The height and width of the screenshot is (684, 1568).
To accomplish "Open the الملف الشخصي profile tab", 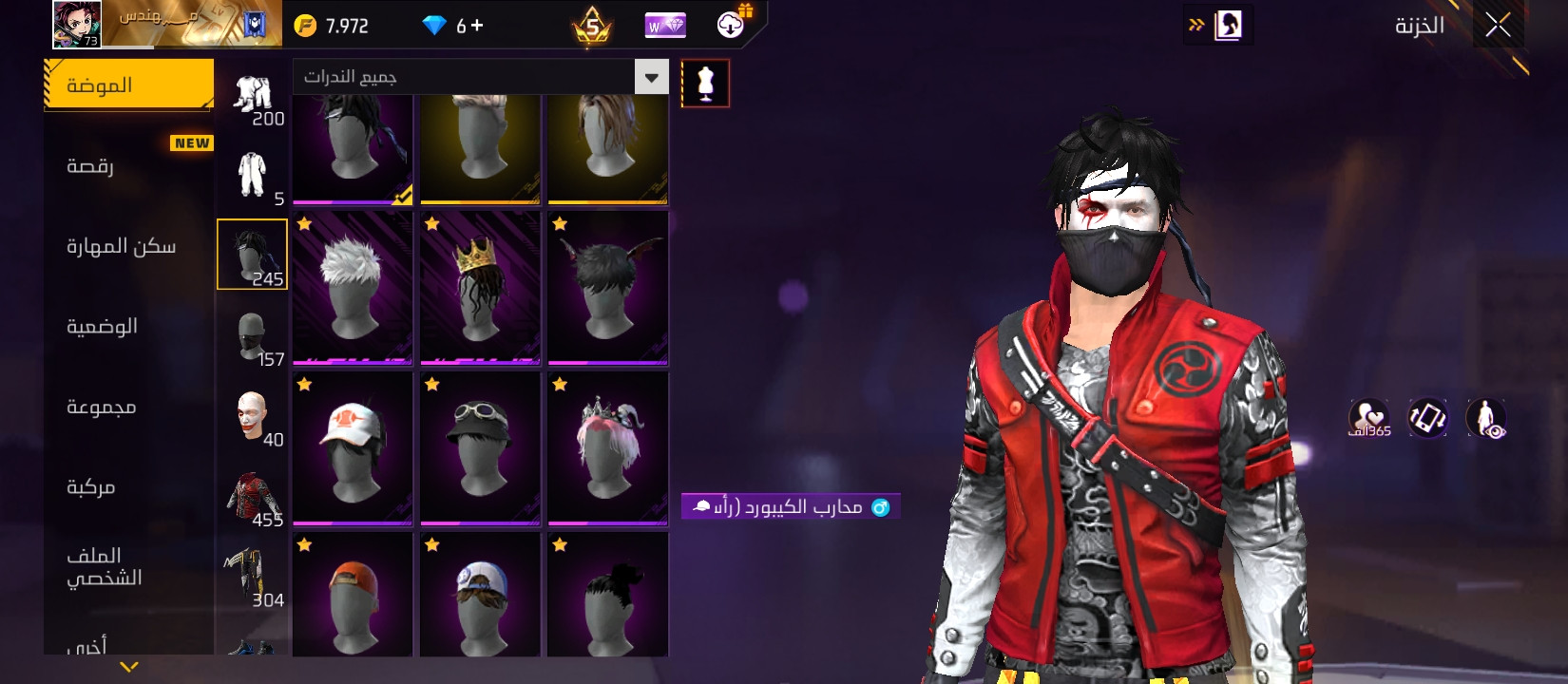I will [x=128, y=566].
